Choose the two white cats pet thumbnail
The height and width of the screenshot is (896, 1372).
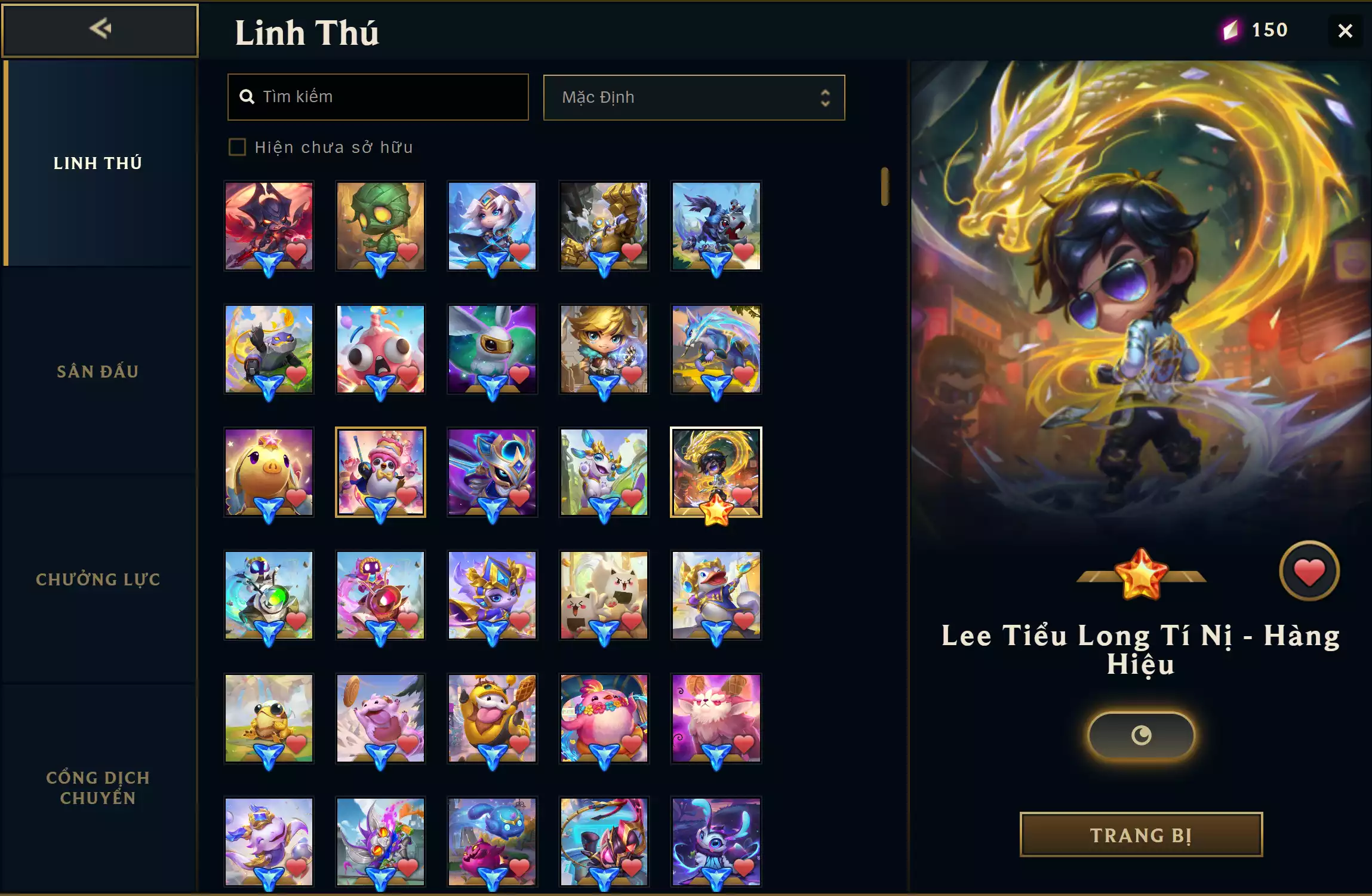pyautogui.click(x=604, y=595)
